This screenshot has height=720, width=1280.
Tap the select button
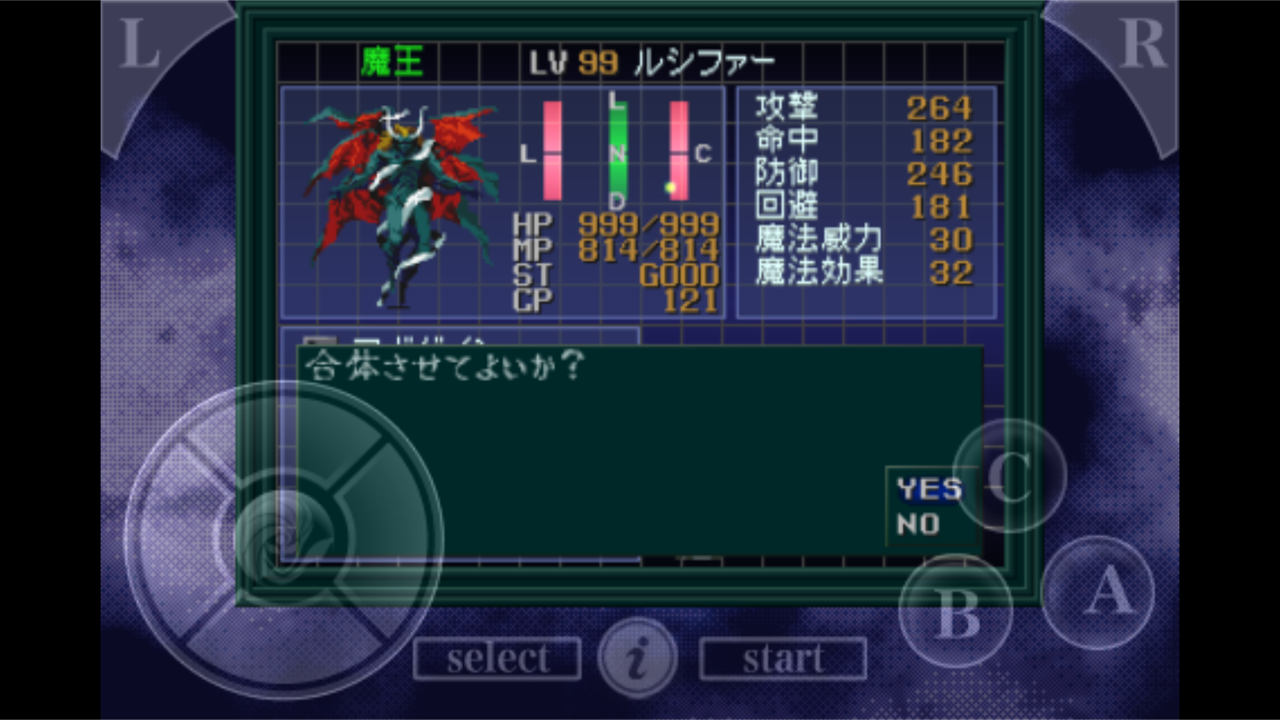pos(497,657)
